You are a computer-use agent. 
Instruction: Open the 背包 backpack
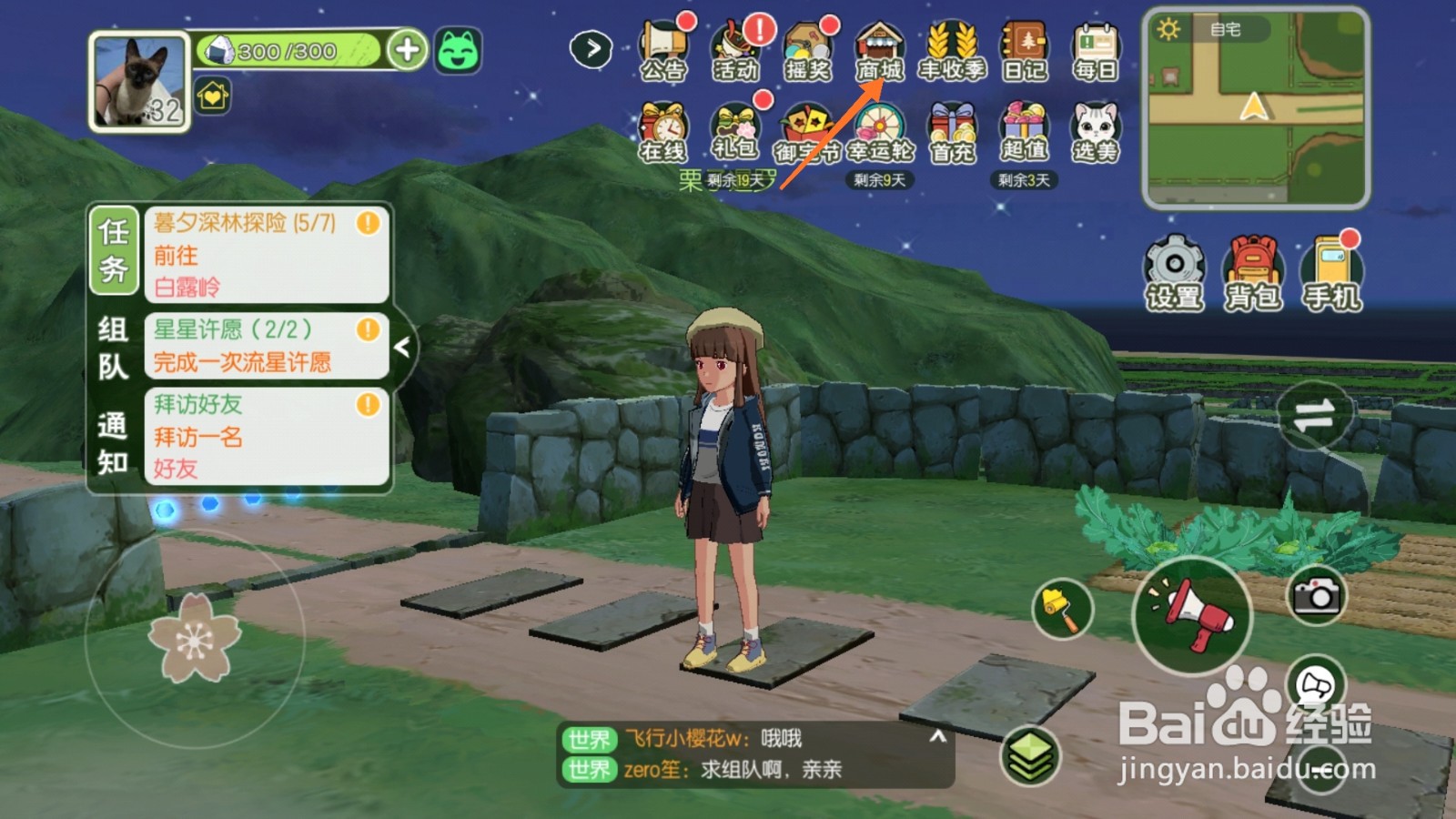[1253, 273]
